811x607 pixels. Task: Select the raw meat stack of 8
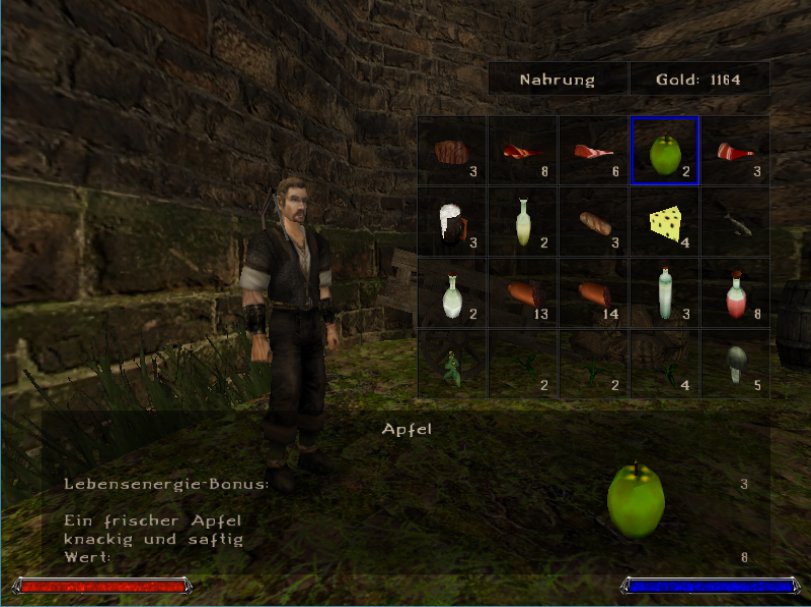pos(523,151)
